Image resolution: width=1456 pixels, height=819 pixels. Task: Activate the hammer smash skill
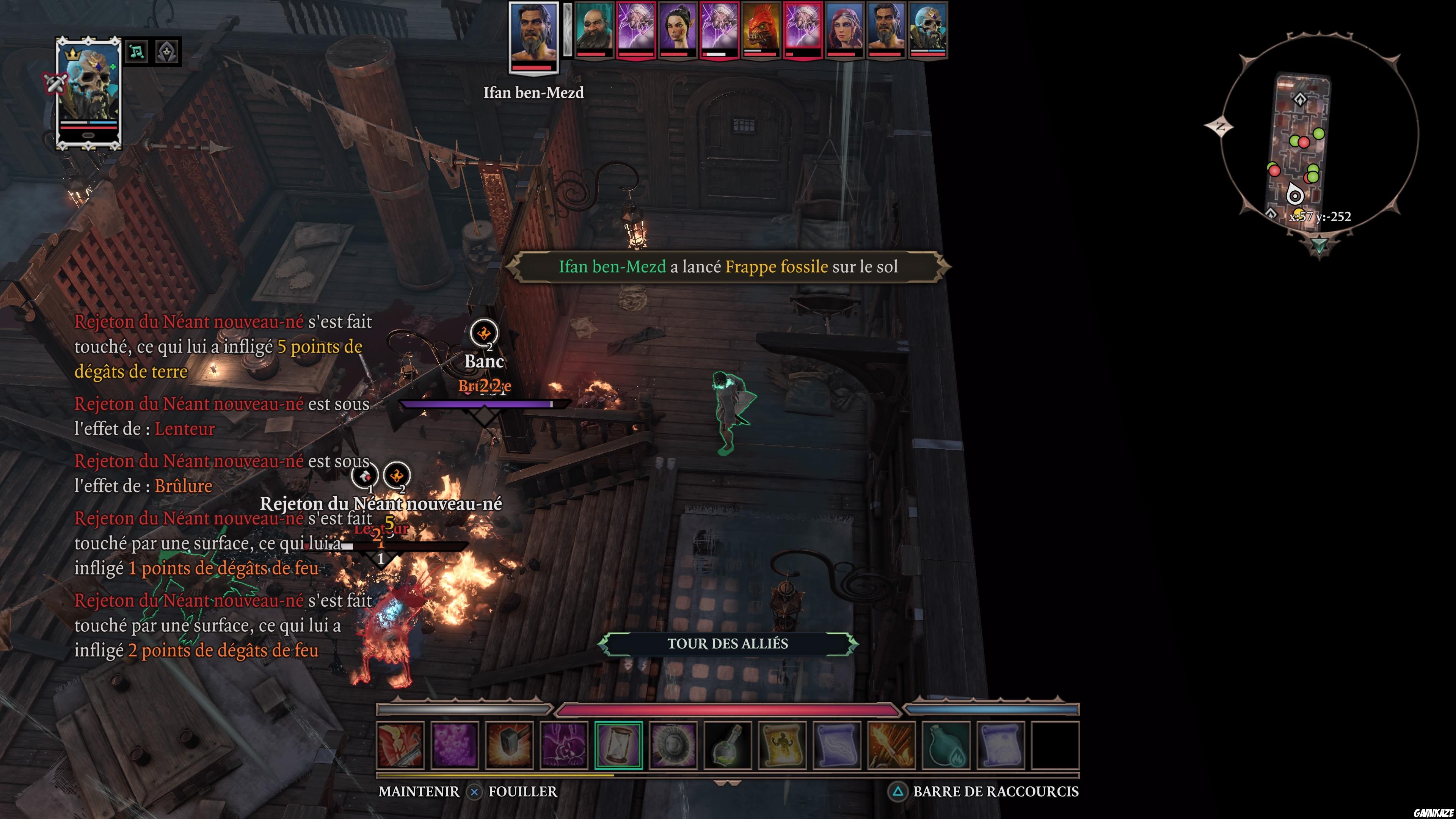pos(509,745)
